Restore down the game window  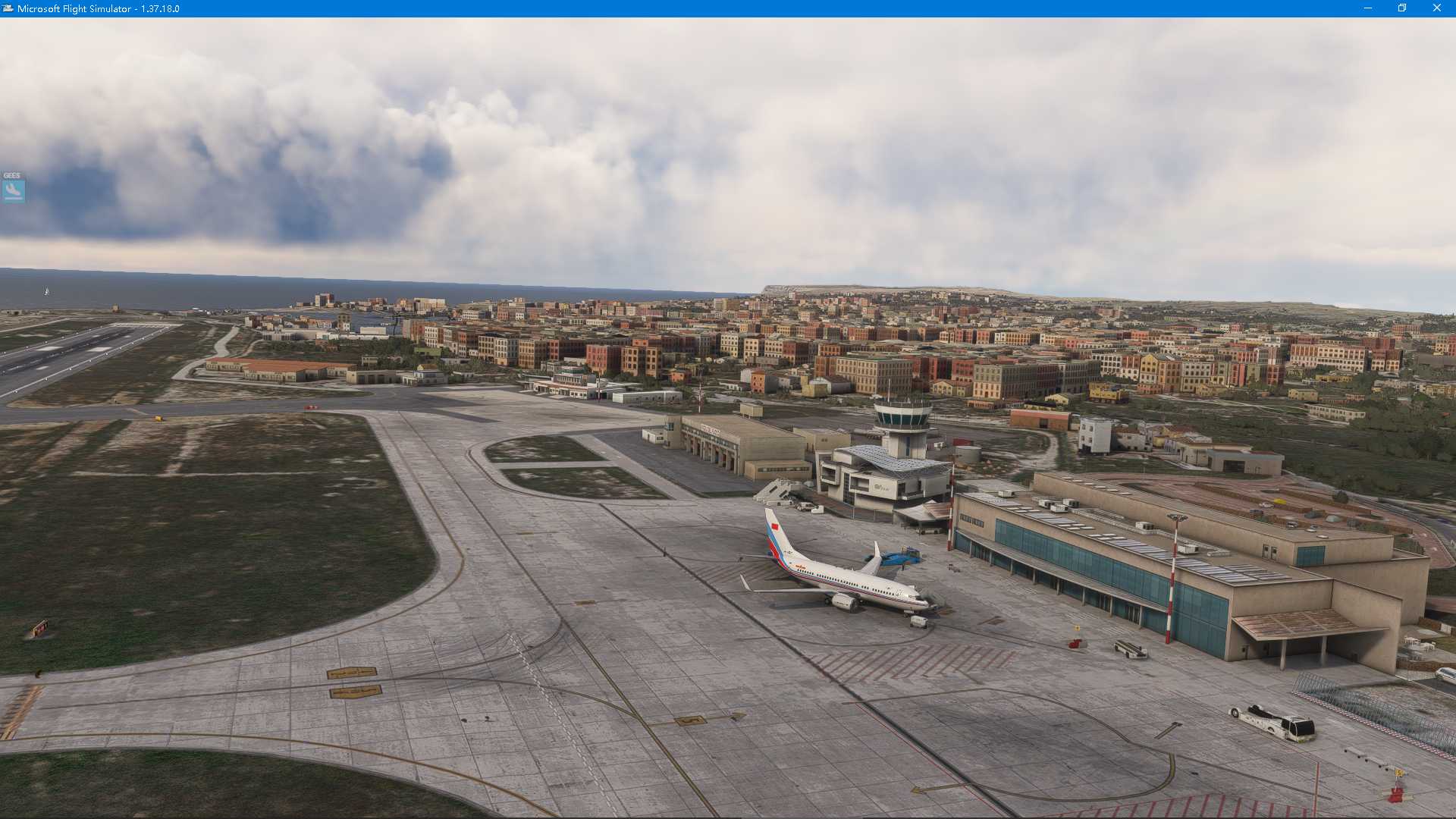click(1402, 8)
